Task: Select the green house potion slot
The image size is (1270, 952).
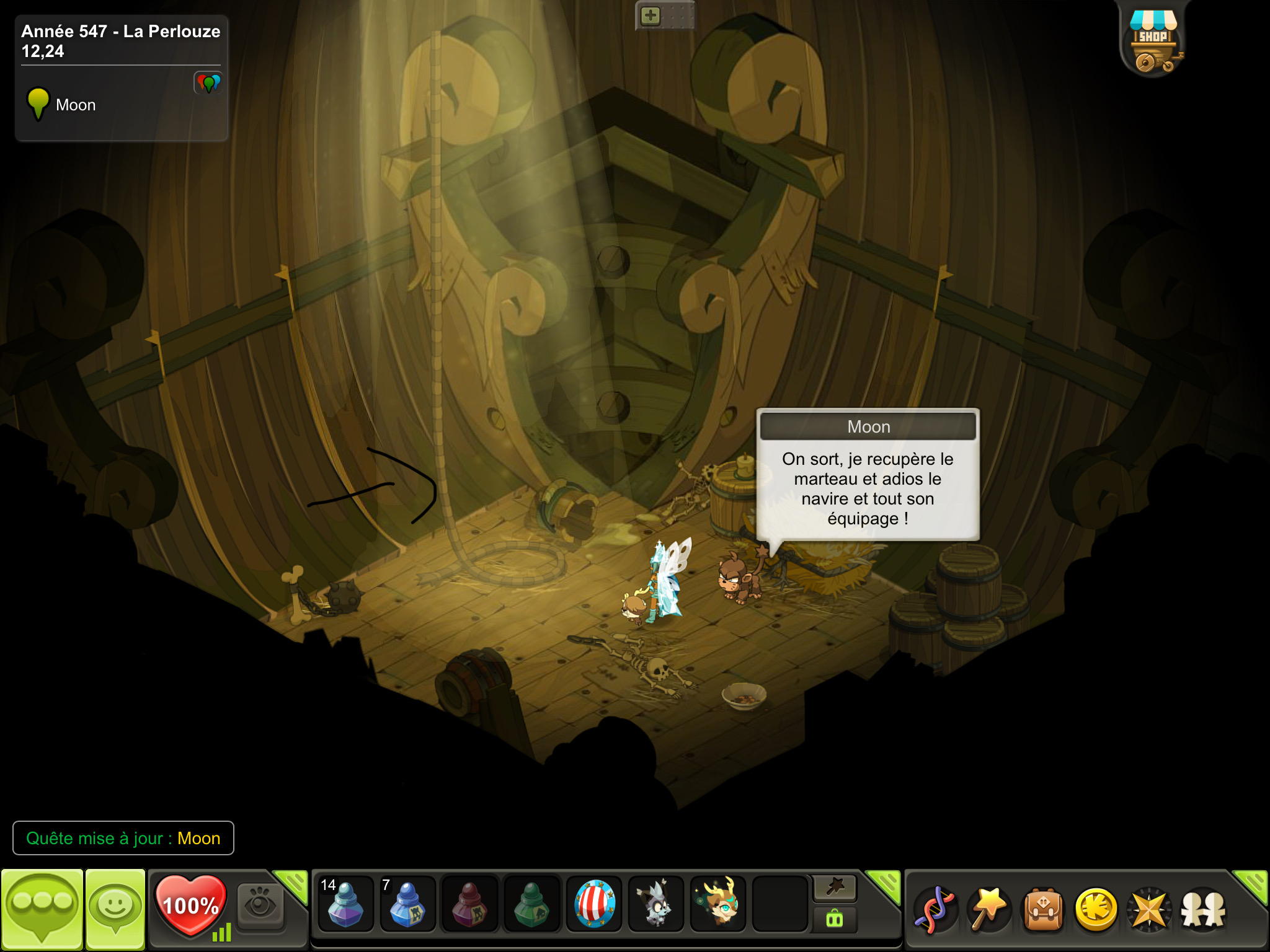Action: click(531, 904)
